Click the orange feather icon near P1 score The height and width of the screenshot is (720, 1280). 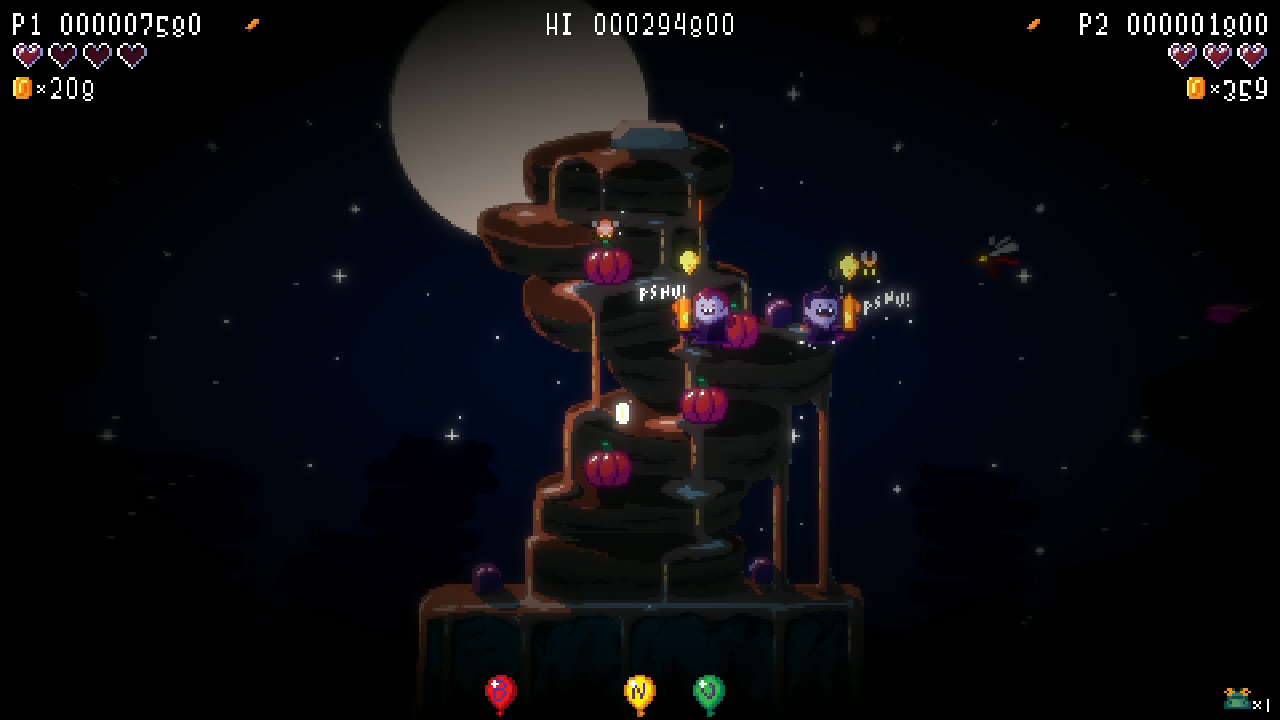[x=250, y=22]
